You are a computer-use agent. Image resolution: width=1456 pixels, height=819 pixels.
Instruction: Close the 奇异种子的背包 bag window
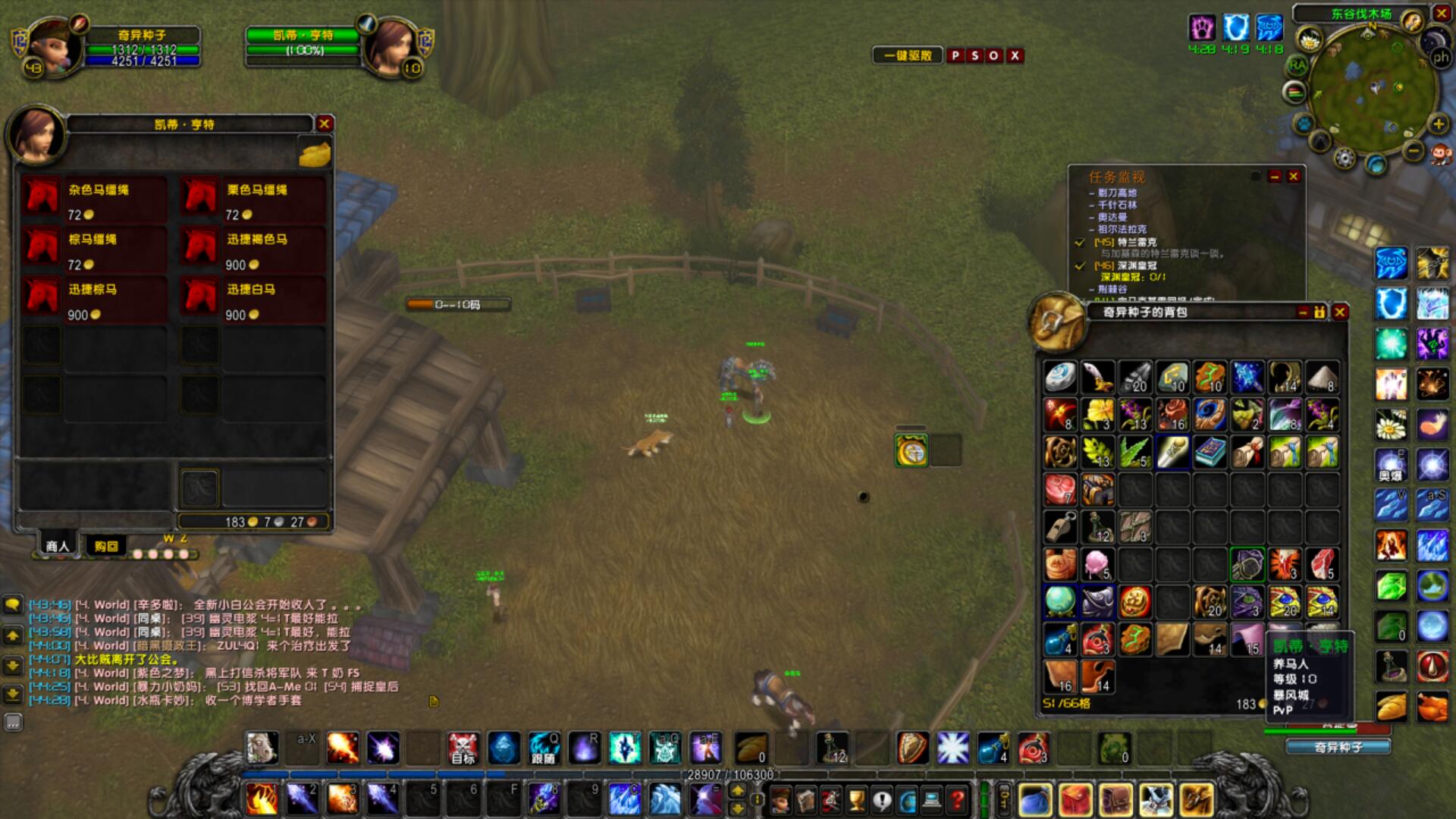click(x=1340, y=312)
